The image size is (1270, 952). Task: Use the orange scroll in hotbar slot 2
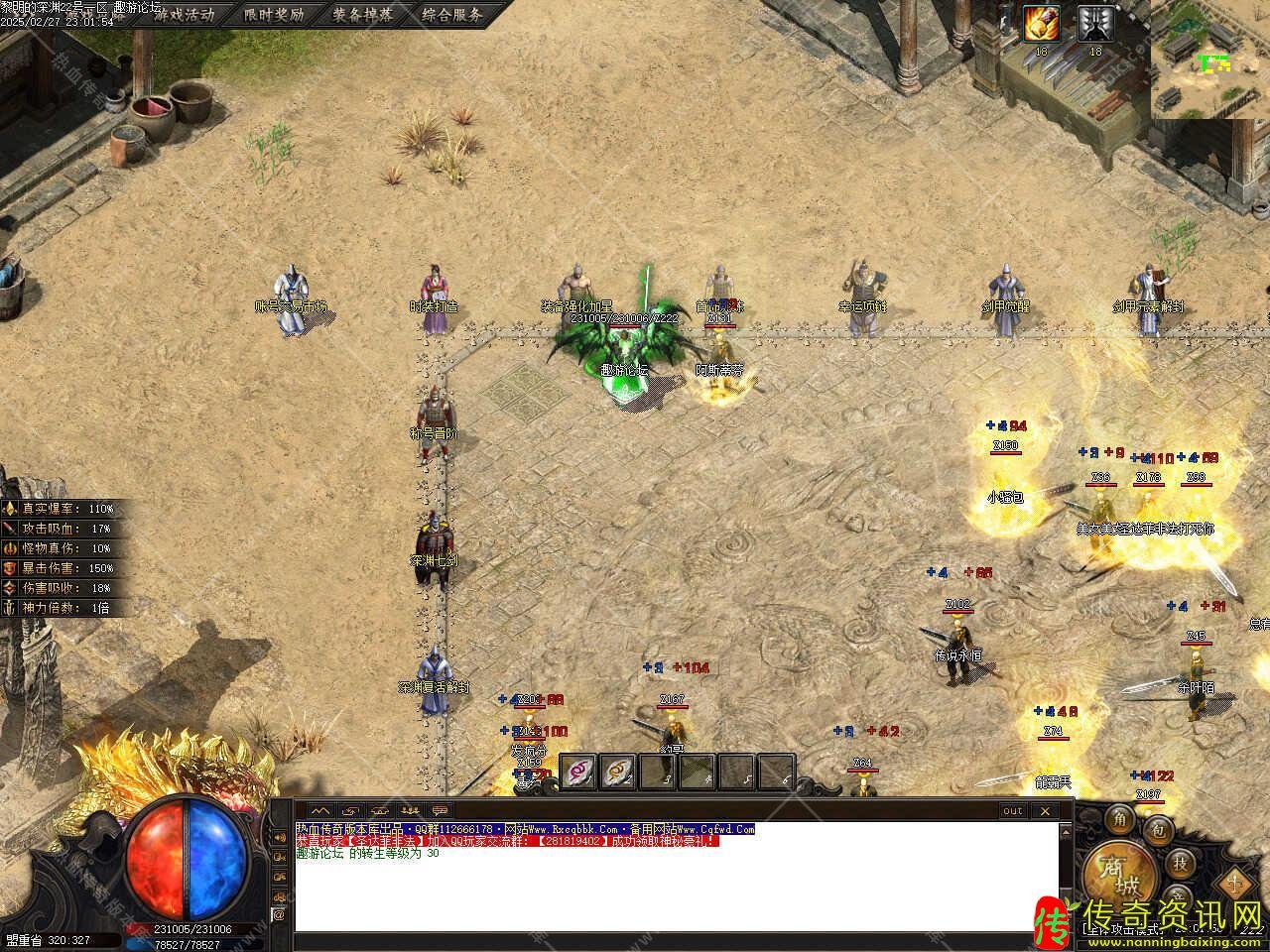pyautogui.click(x=618, y=772)
